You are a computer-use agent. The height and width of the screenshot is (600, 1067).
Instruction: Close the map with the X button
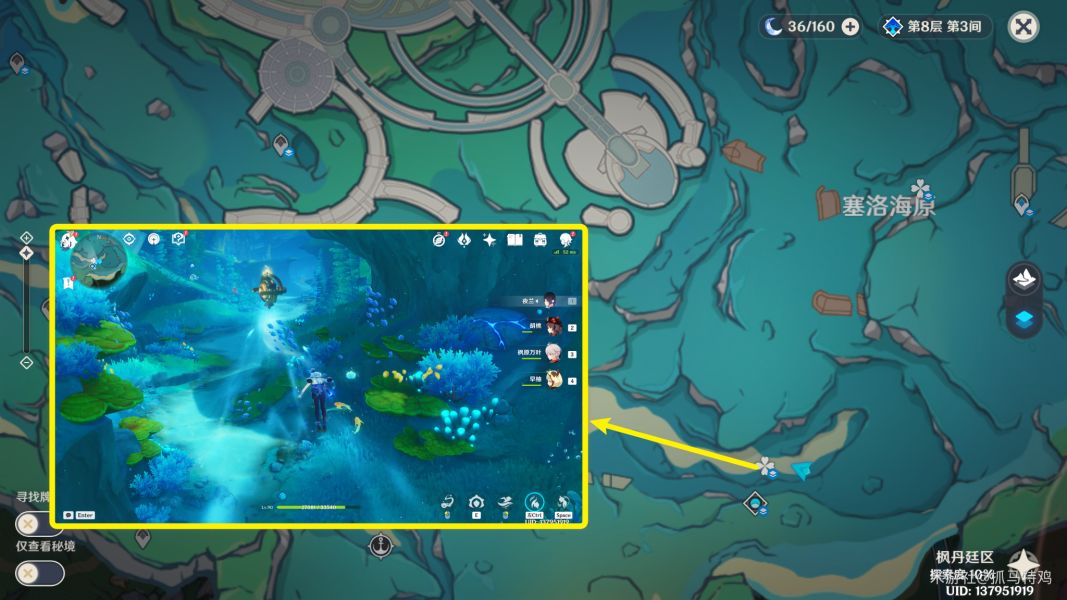tap(1022, 27)
